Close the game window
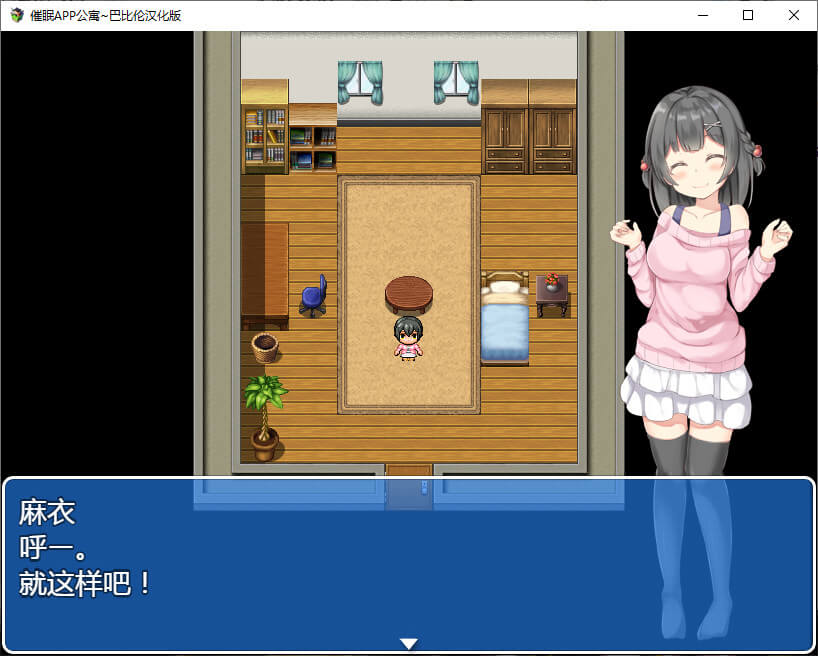The image size is (818, 656). (794, 15)
